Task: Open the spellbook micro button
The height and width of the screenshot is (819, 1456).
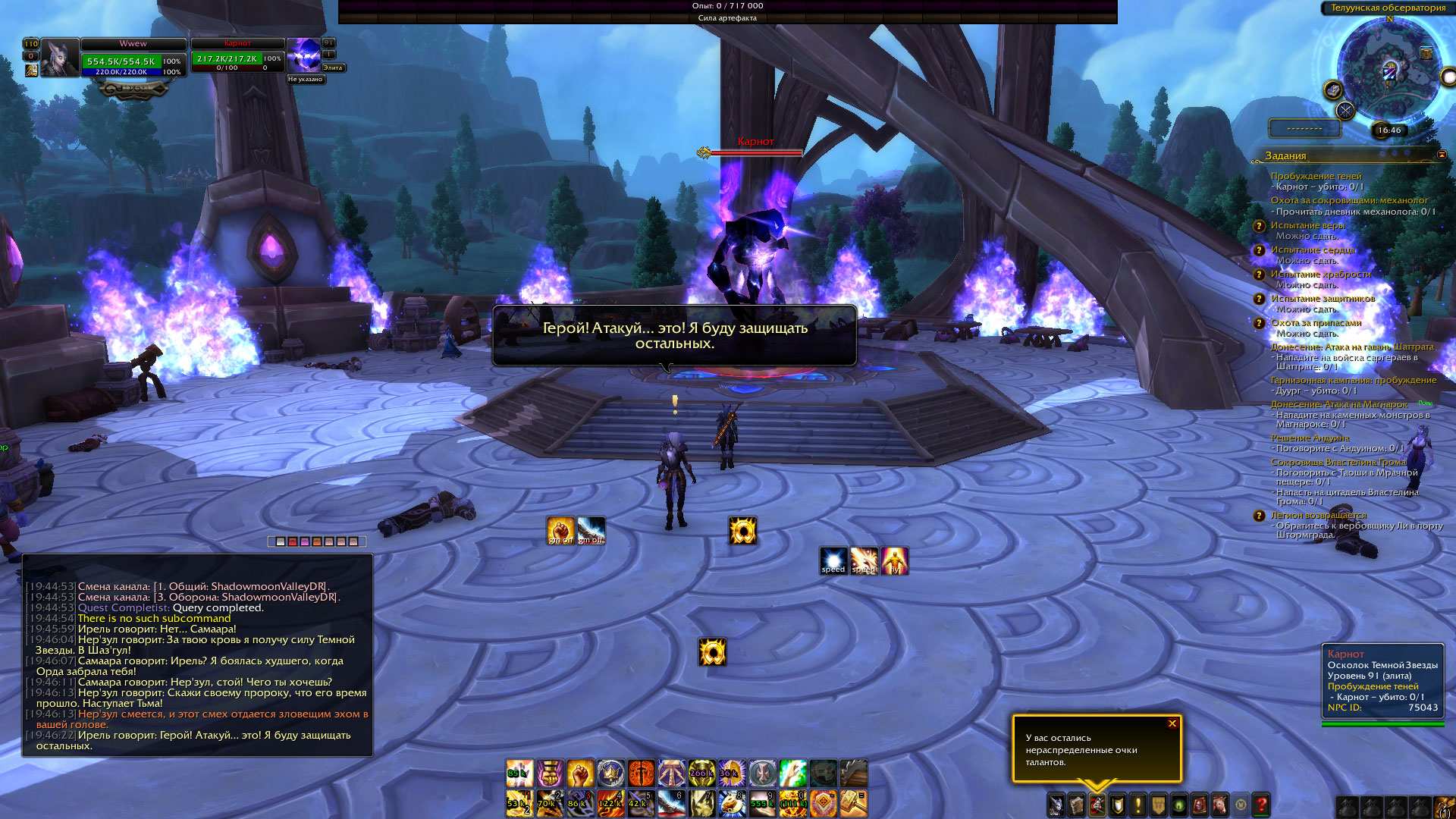Action: [x=1076, y=805]
